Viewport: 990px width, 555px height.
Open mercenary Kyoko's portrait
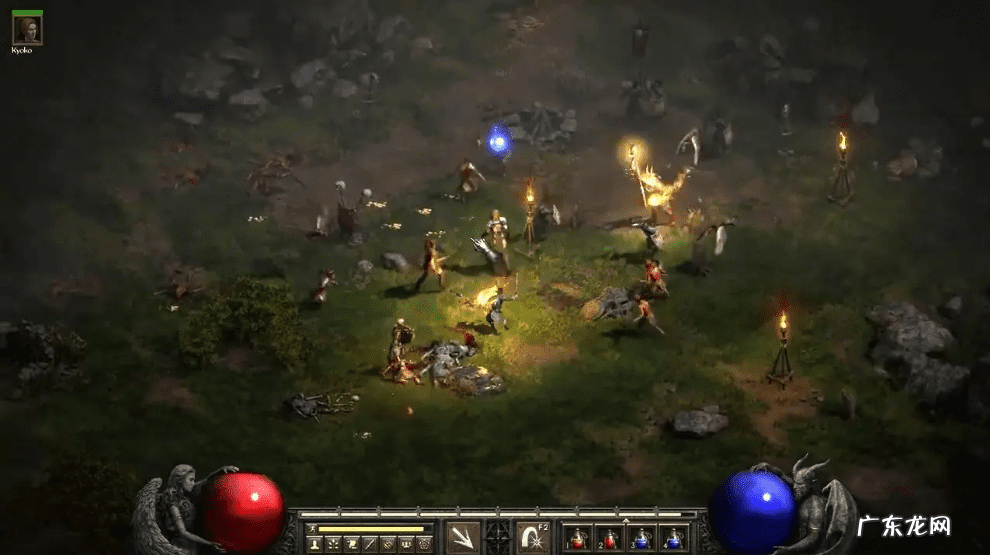[x=27, y=29]
